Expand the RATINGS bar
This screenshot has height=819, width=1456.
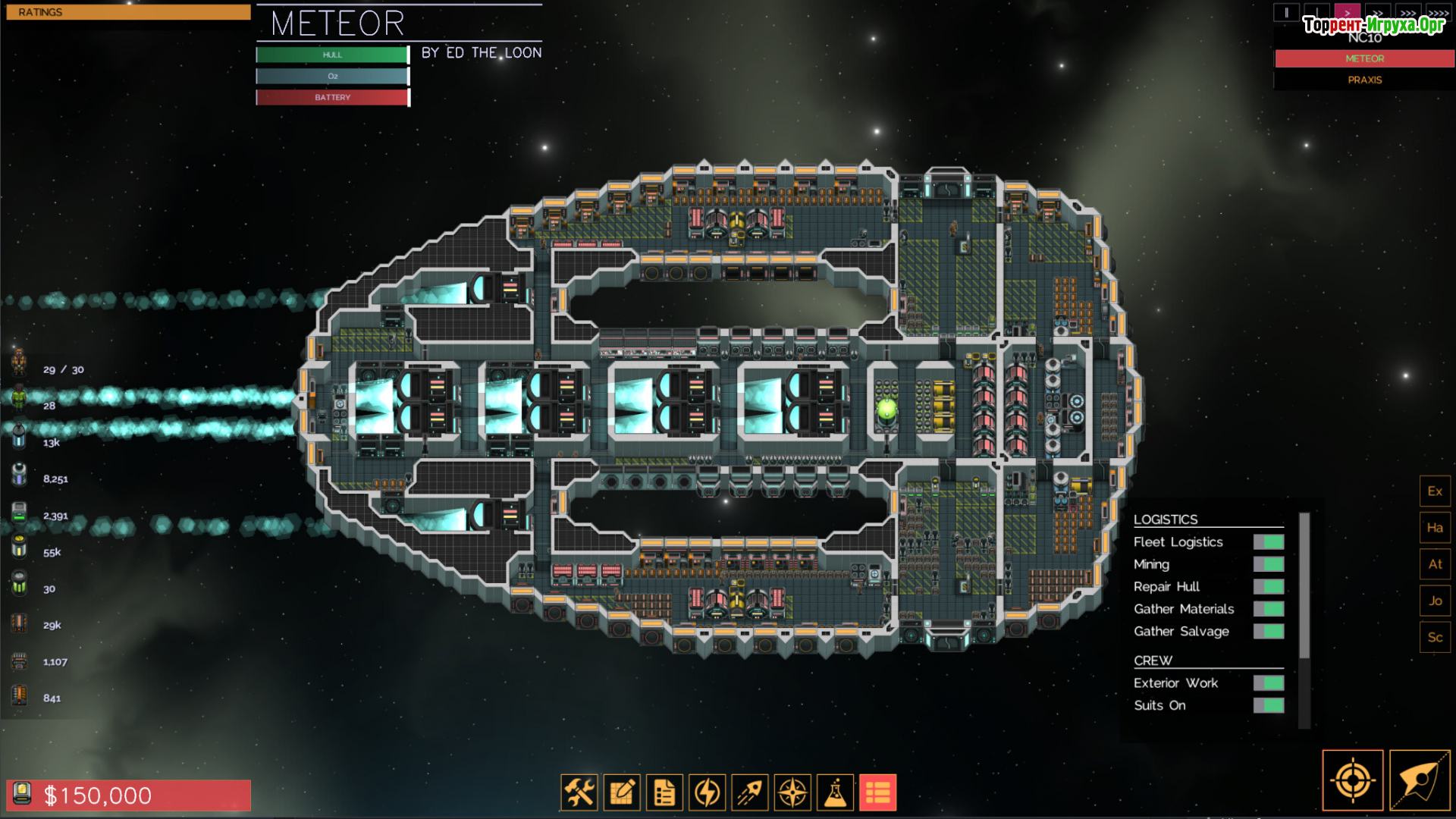pyautogui.click(x=128, y=12)
